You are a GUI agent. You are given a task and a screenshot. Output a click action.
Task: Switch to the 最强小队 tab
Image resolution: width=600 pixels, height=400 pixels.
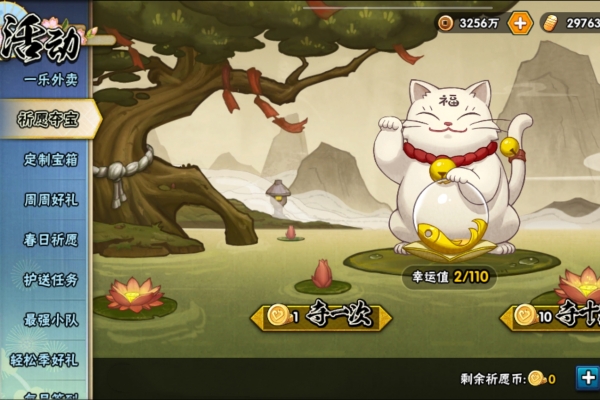[x=50, y=319]
